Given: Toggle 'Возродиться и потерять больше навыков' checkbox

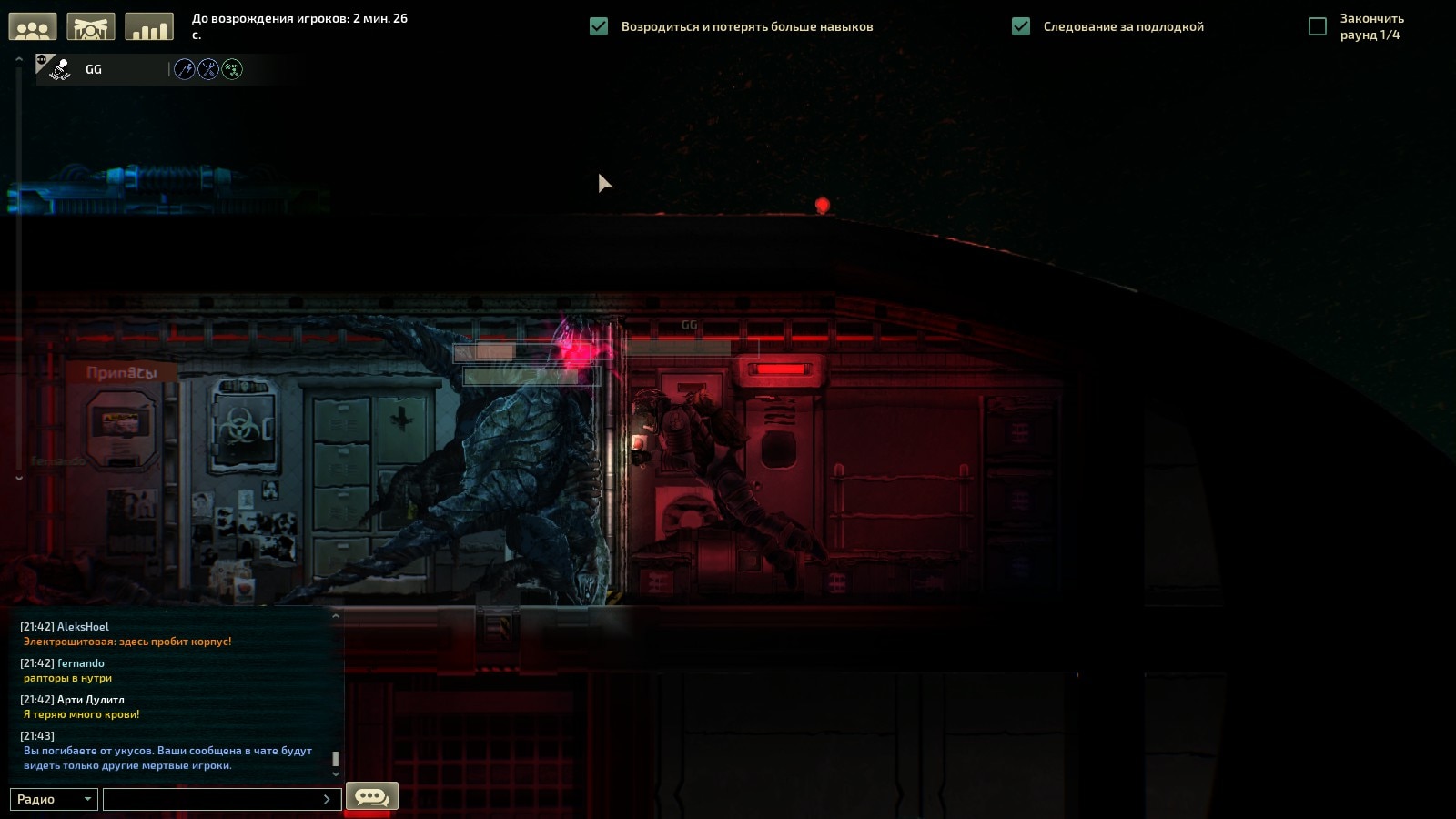Looking at the screenshot, I should coord(599,26).
